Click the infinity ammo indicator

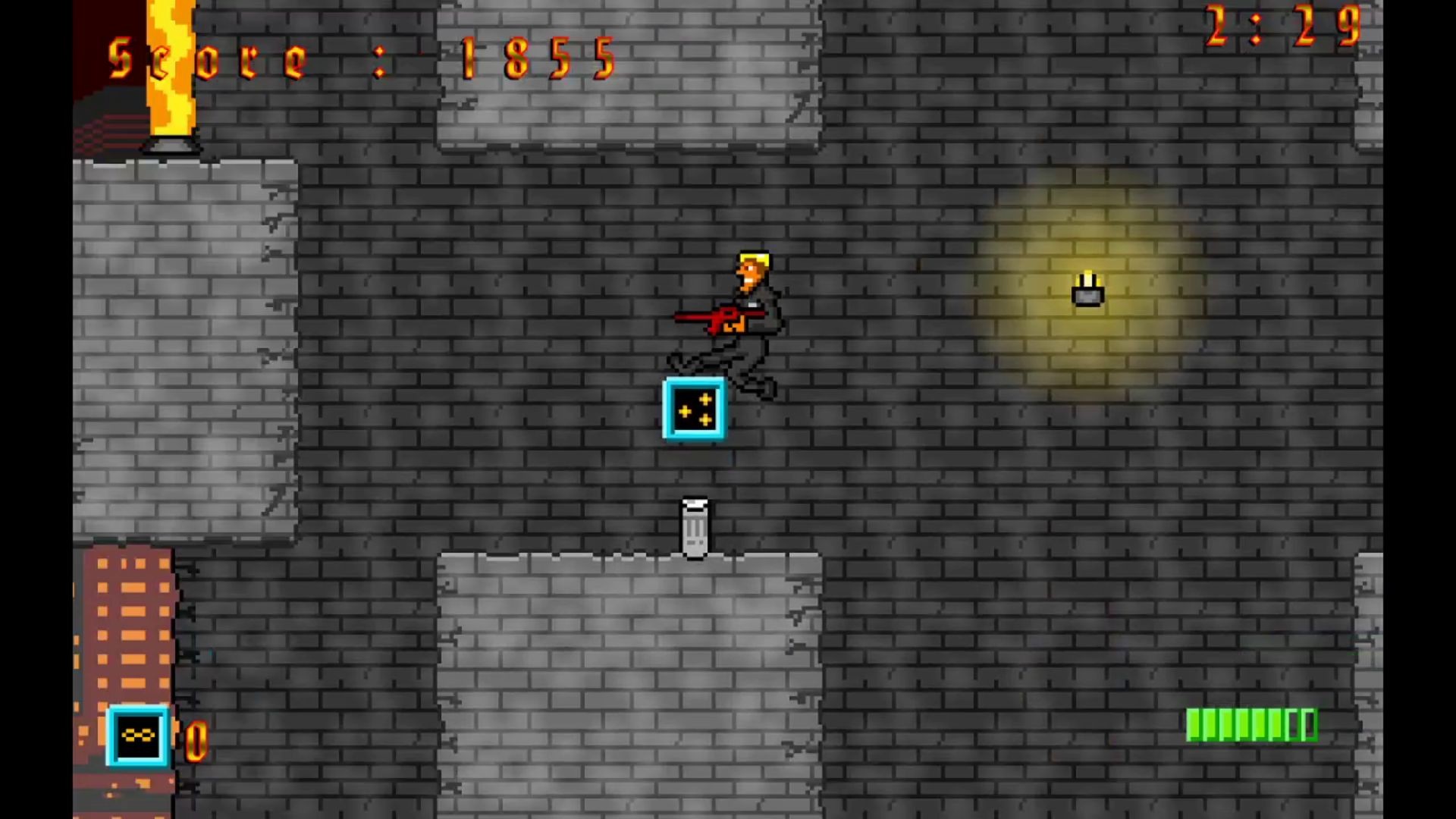click(x=138, y=734)
